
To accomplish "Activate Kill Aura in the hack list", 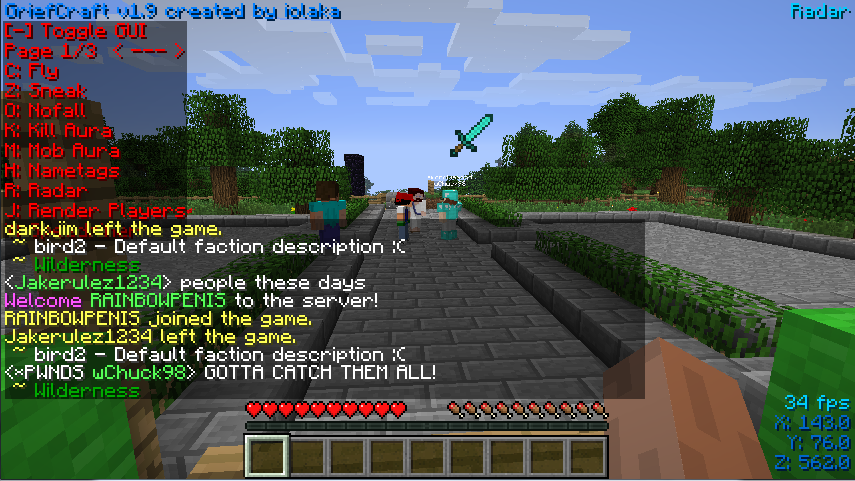I will pos(58,131).
